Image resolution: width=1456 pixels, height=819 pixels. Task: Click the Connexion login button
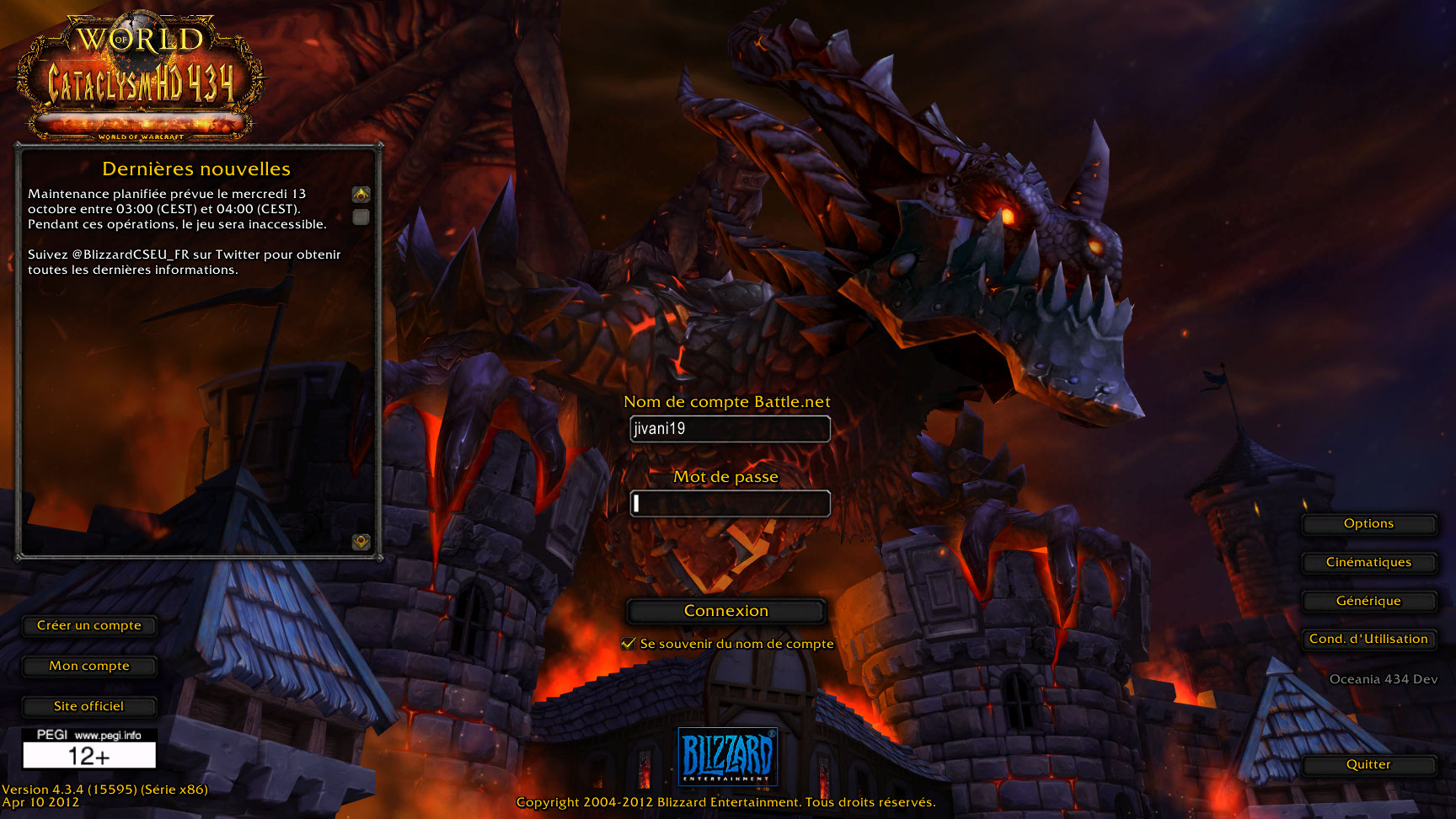725,611
